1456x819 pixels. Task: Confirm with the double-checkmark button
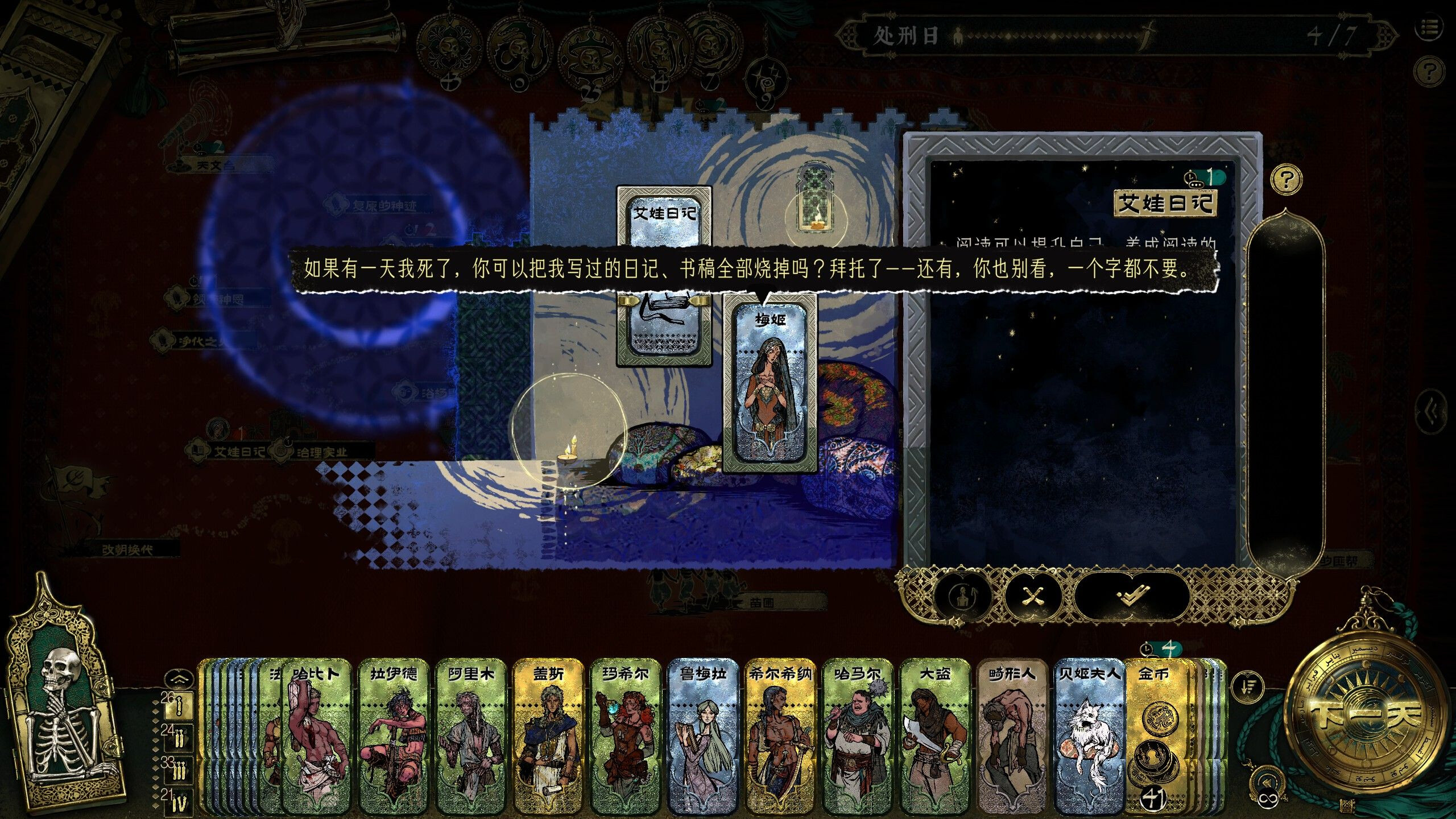pyautogui.click(x=1132, y=596)
